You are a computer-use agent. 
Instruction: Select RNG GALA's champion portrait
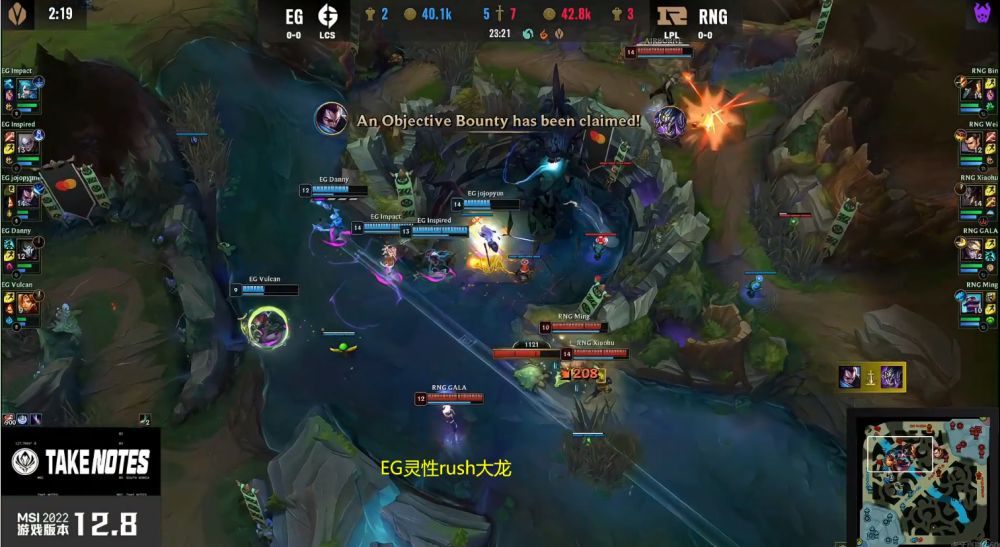point(972,249)
